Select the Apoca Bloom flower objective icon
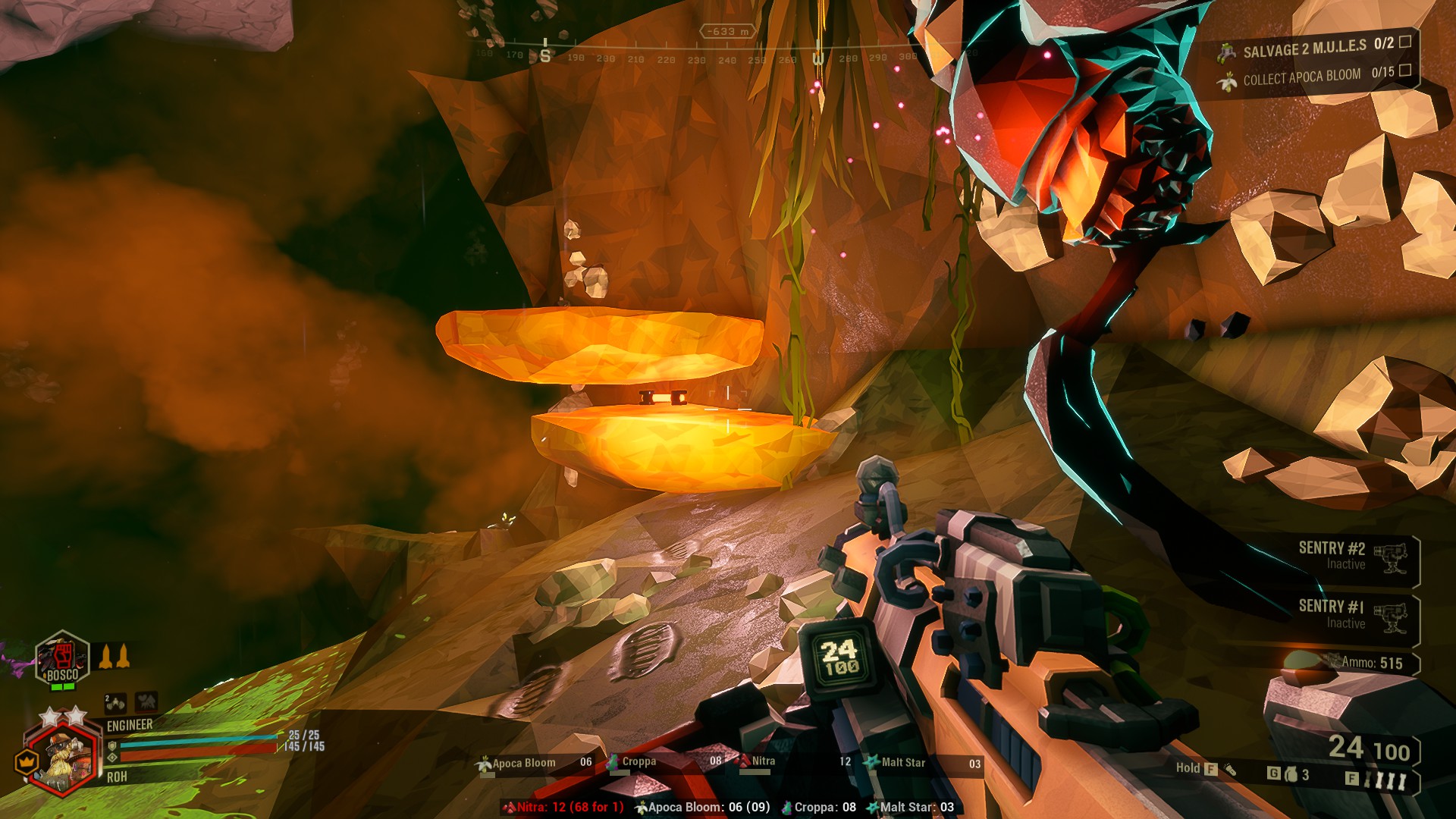The image size is (1456, 819). [x=1228, y=80]
